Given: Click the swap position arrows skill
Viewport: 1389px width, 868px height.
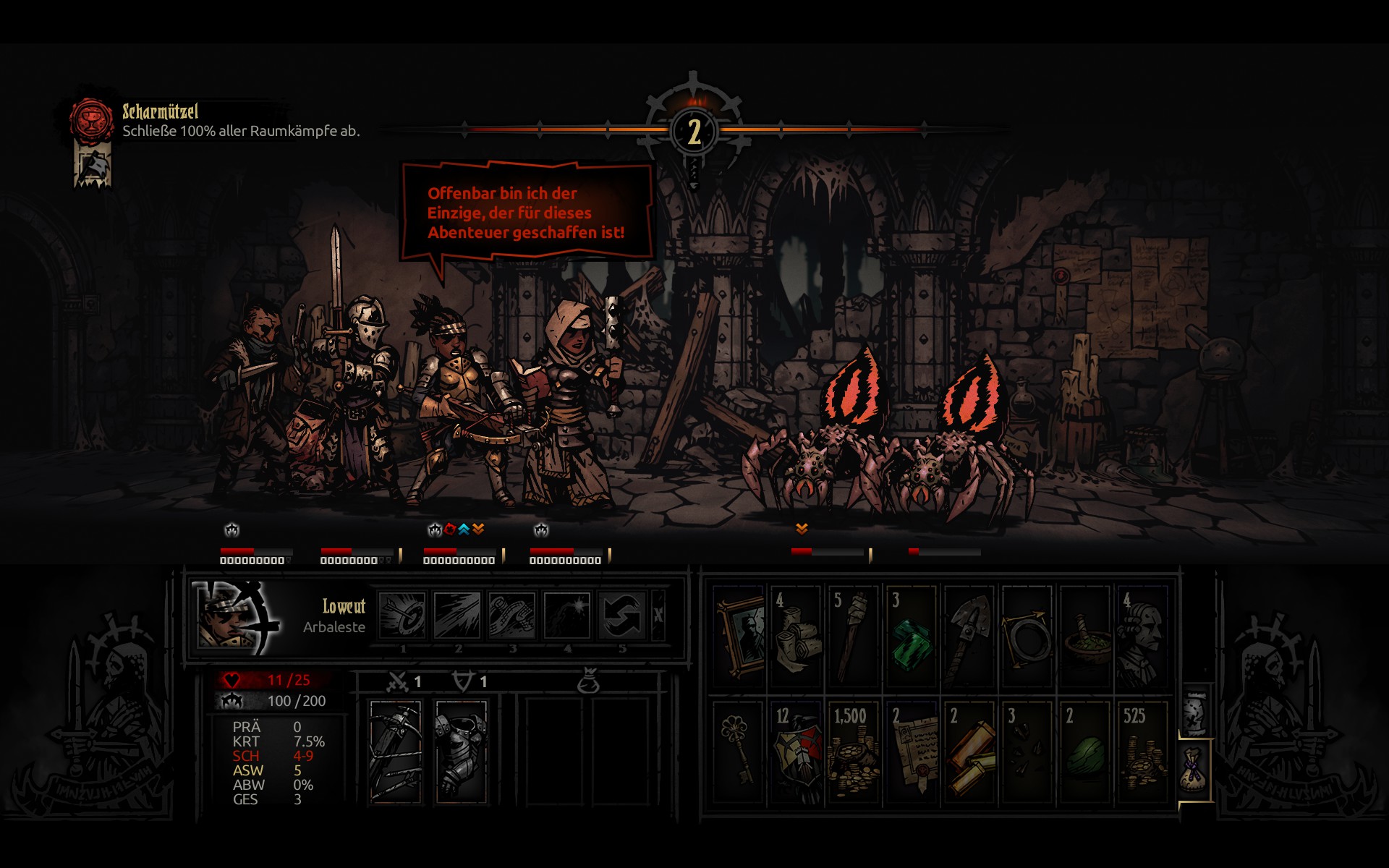Looking at the screenshot, I should coord(621,616).
